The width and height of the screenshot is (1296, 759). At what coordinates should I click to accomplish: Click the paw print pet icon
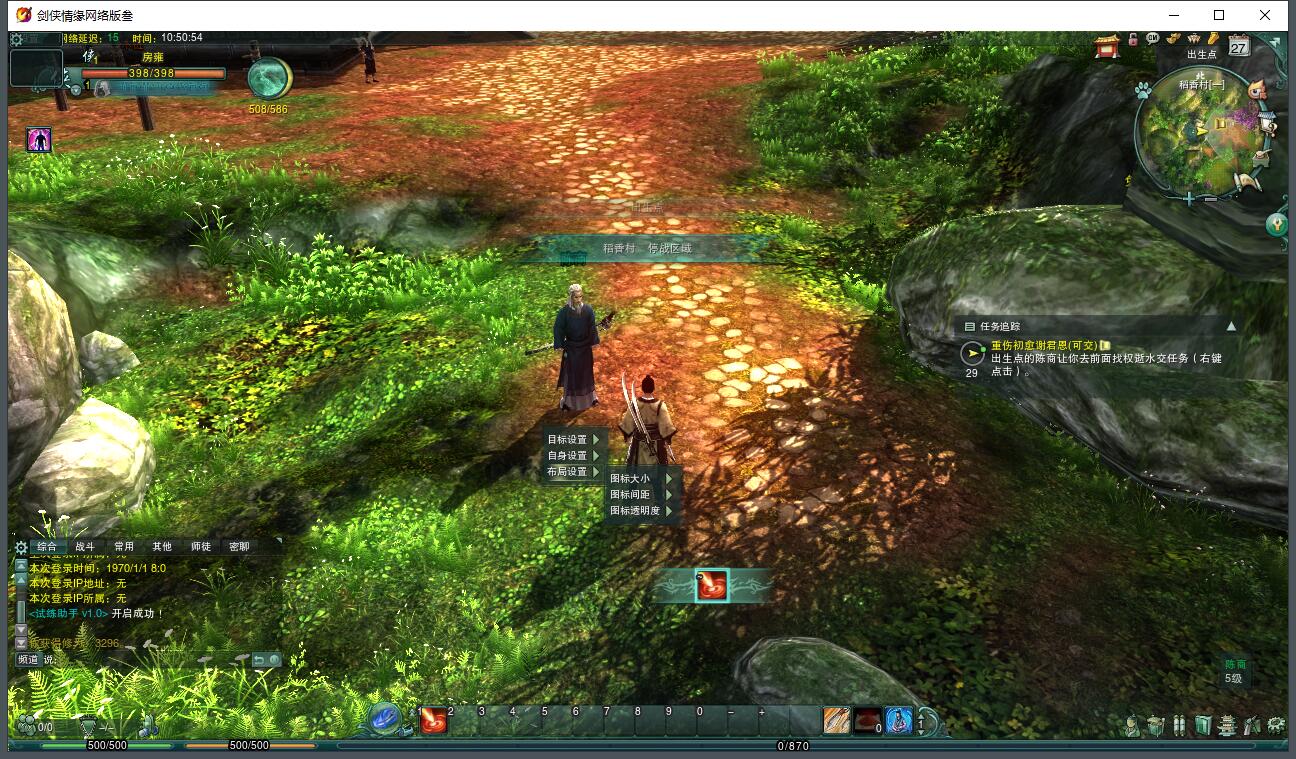[1142, 90]
